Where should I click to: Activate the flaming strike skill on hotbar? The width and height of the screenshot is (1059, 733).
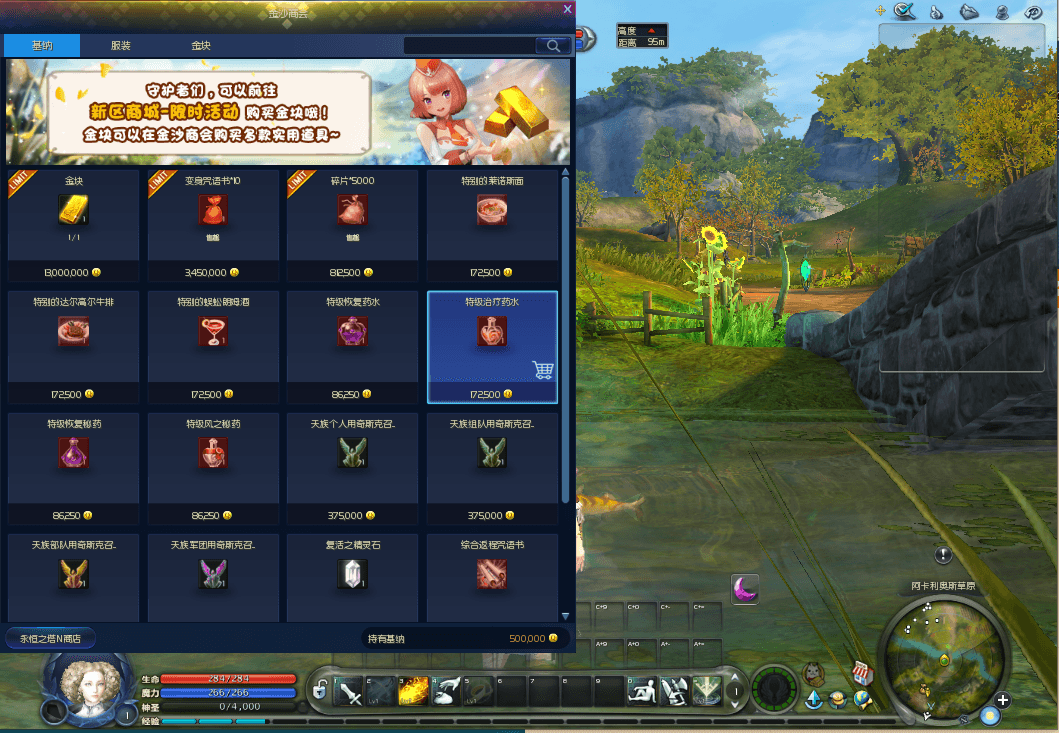point(414,691)
